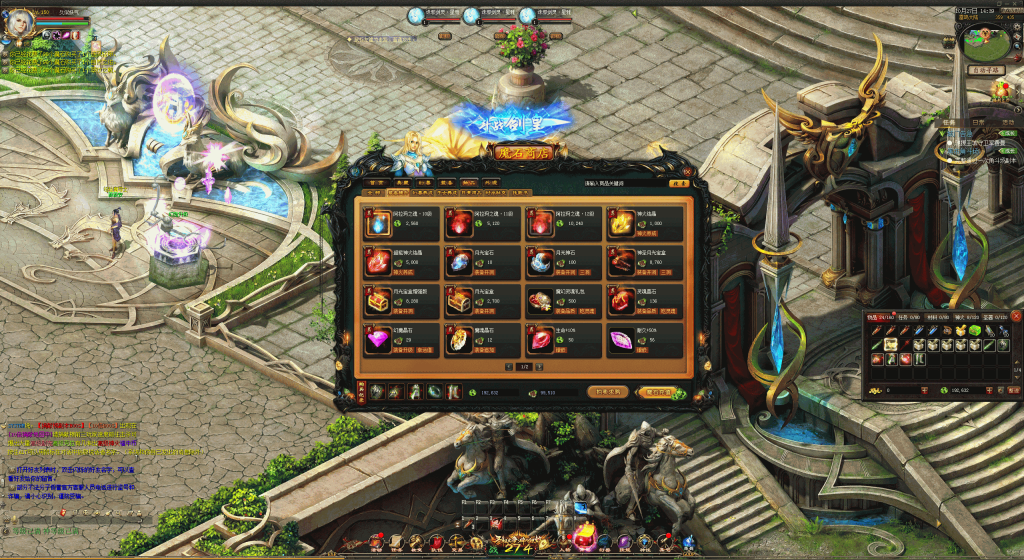Pick the 月光宝盒 treasure chest item
The image size is (1024, 560).
(460, 300)
